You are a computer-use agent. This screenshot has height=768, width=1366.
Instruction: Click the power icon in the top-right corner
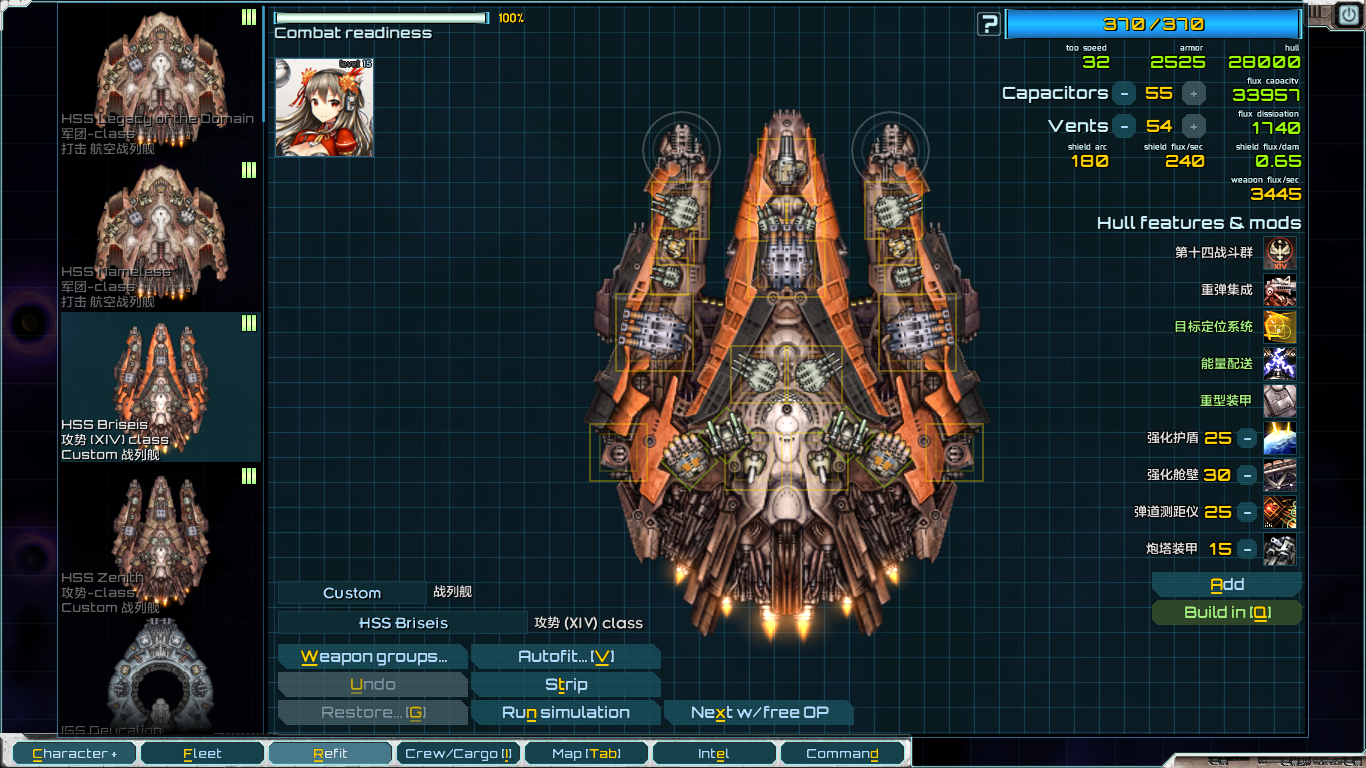point(1347,14)
